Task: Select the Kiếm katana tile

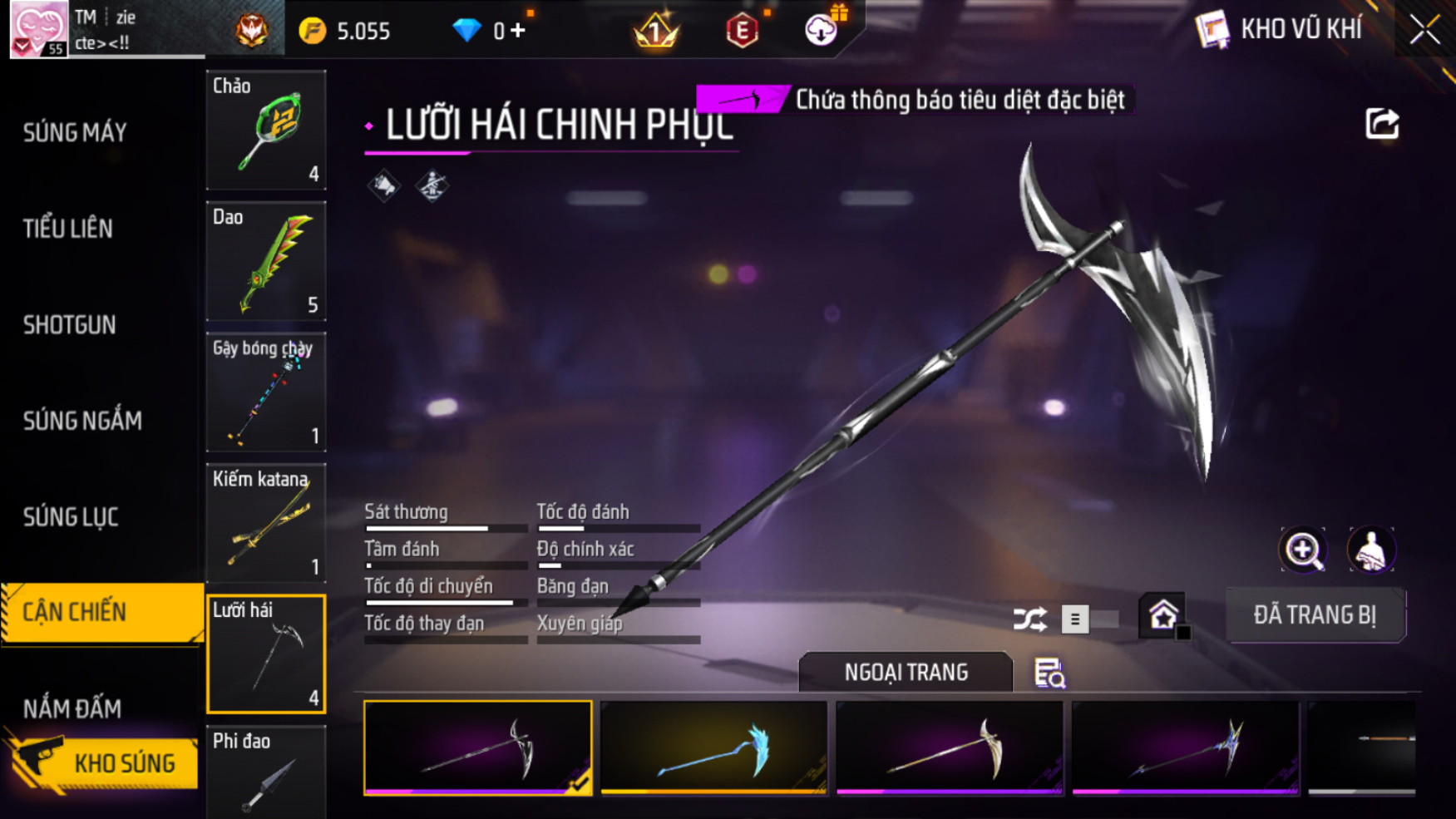Action: [266, 523]
